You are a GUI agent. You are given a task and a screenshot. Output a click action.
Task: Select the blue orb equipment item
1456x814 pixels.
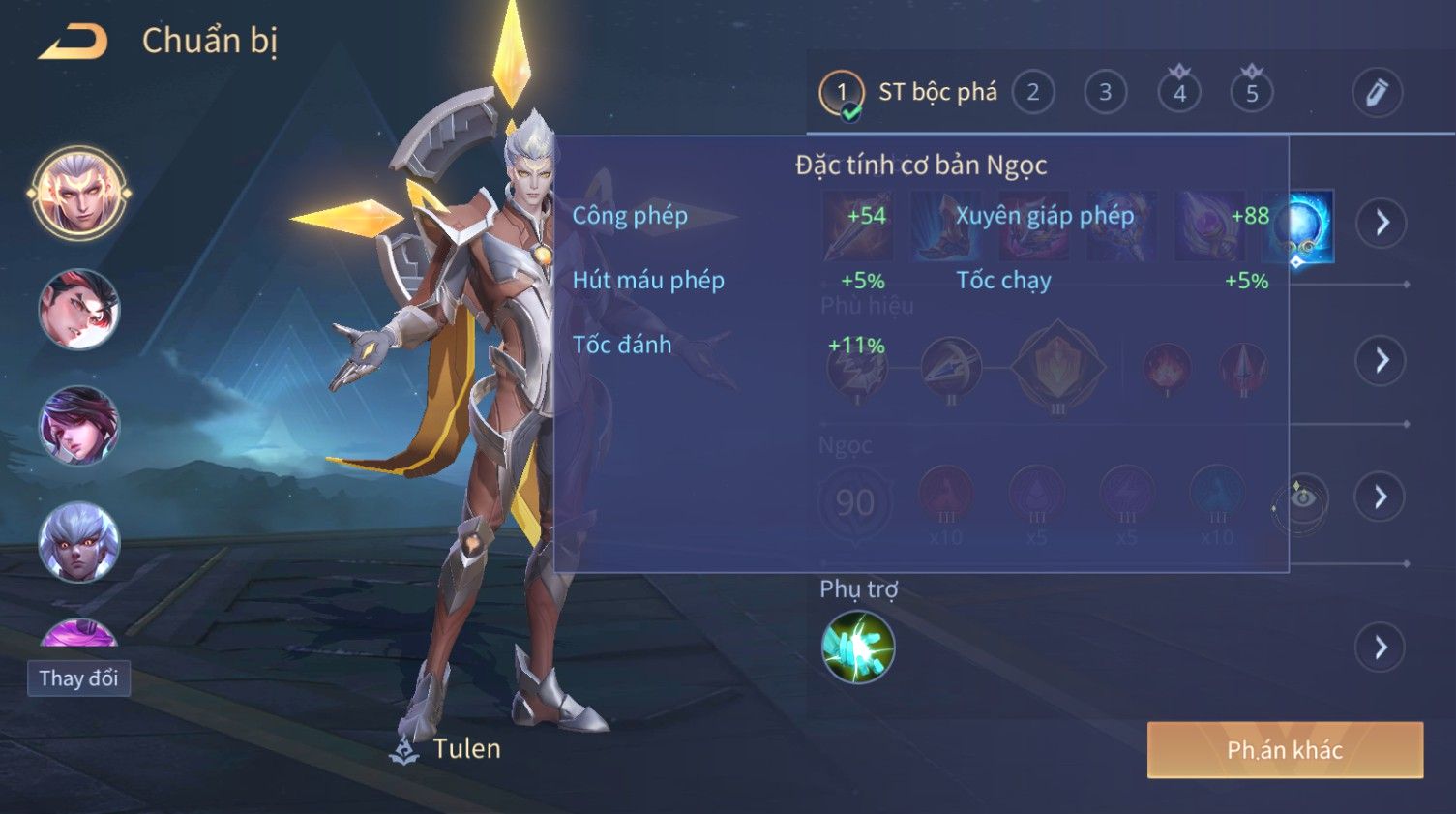point(1298,226)
